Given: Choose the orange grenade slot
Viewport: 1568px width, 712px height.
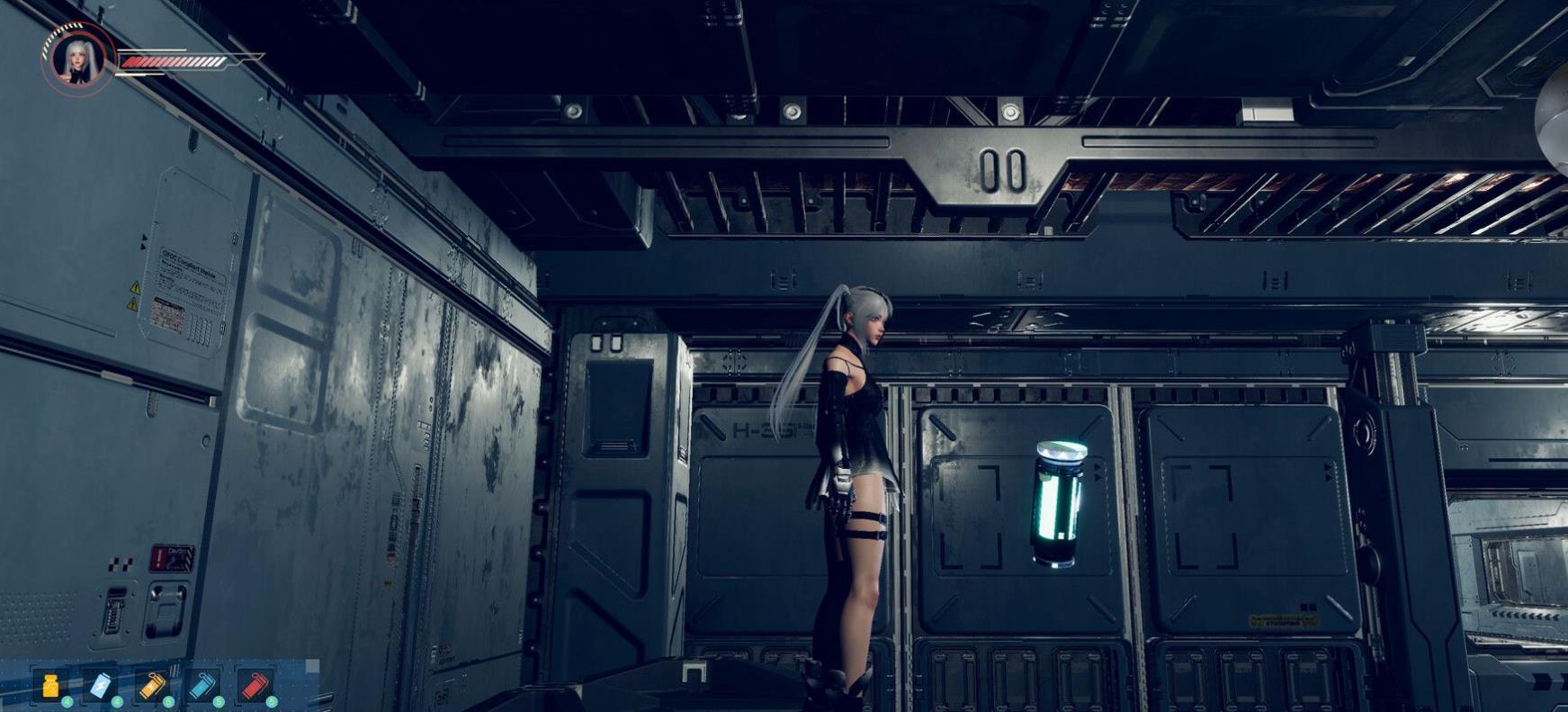Looking at the screenshot, I should (152, 686).
